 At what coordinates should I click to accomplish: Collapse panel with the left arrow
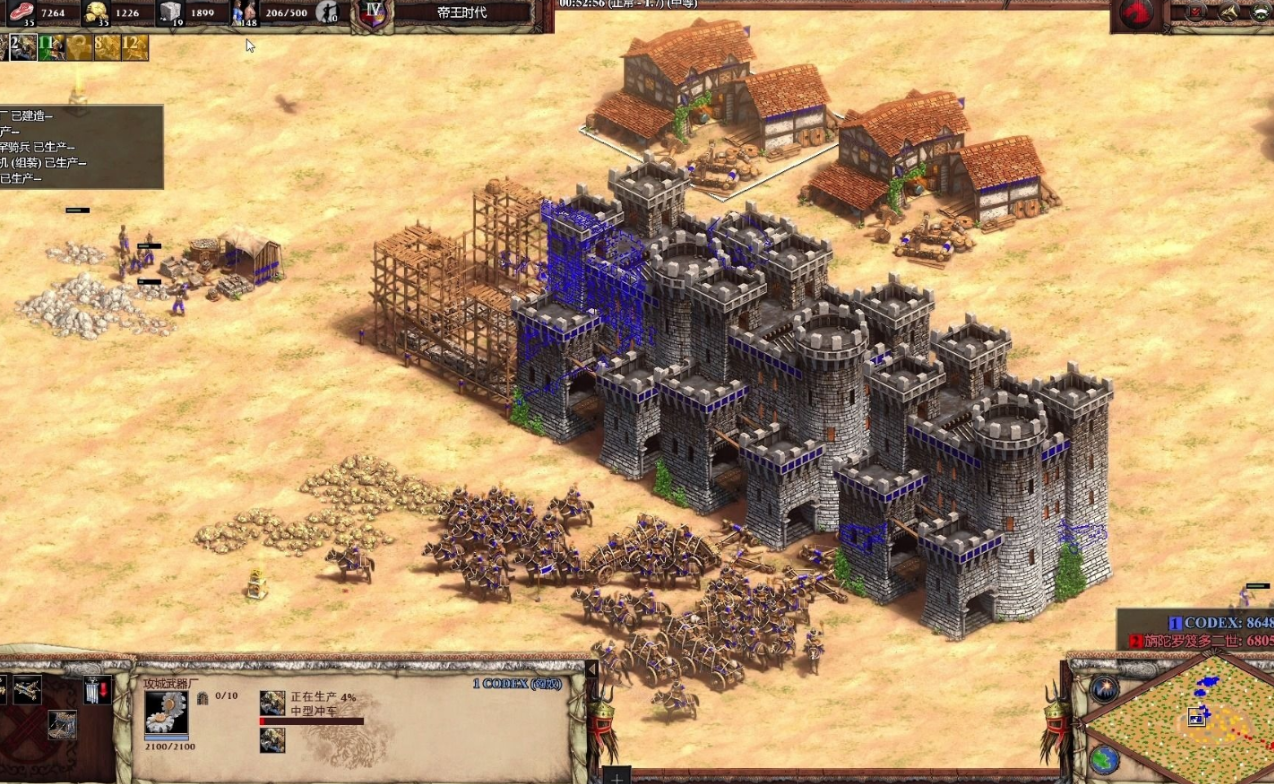pos(591,669)
